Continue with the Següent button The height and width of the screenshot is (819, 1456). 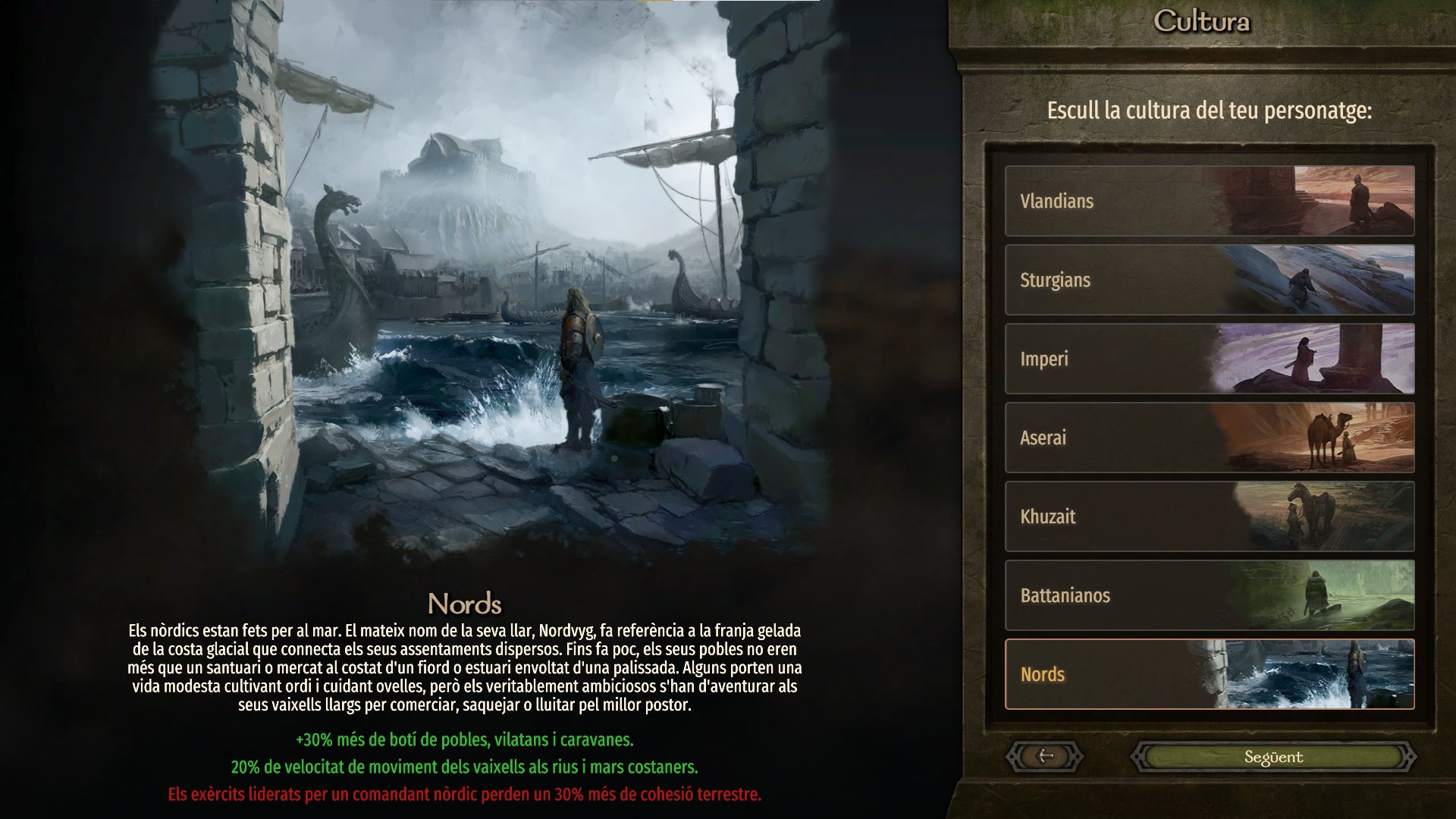coord(1273,757)
